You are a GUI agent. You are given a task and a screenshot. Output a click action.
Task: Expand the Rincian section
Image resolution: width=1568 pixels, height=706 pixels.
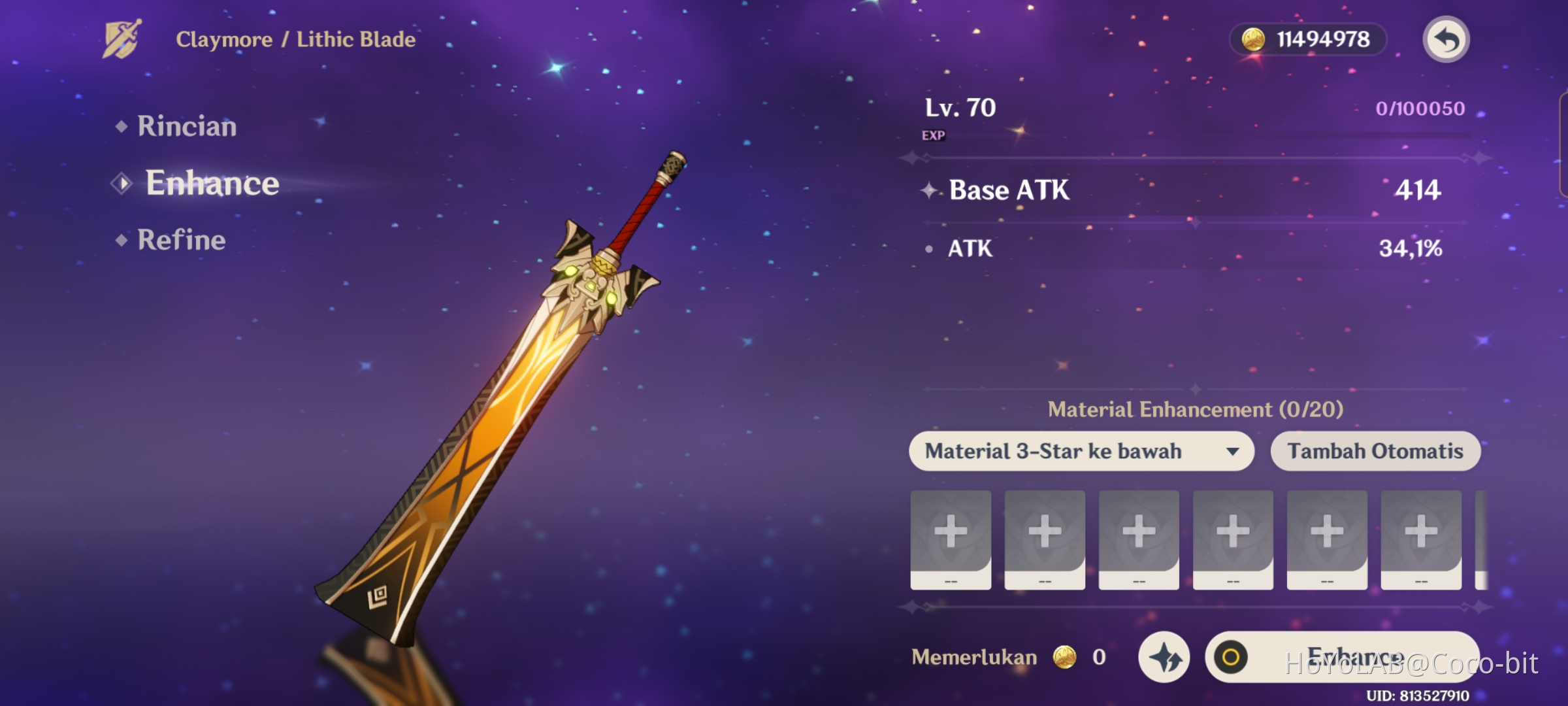coord(186,126)
